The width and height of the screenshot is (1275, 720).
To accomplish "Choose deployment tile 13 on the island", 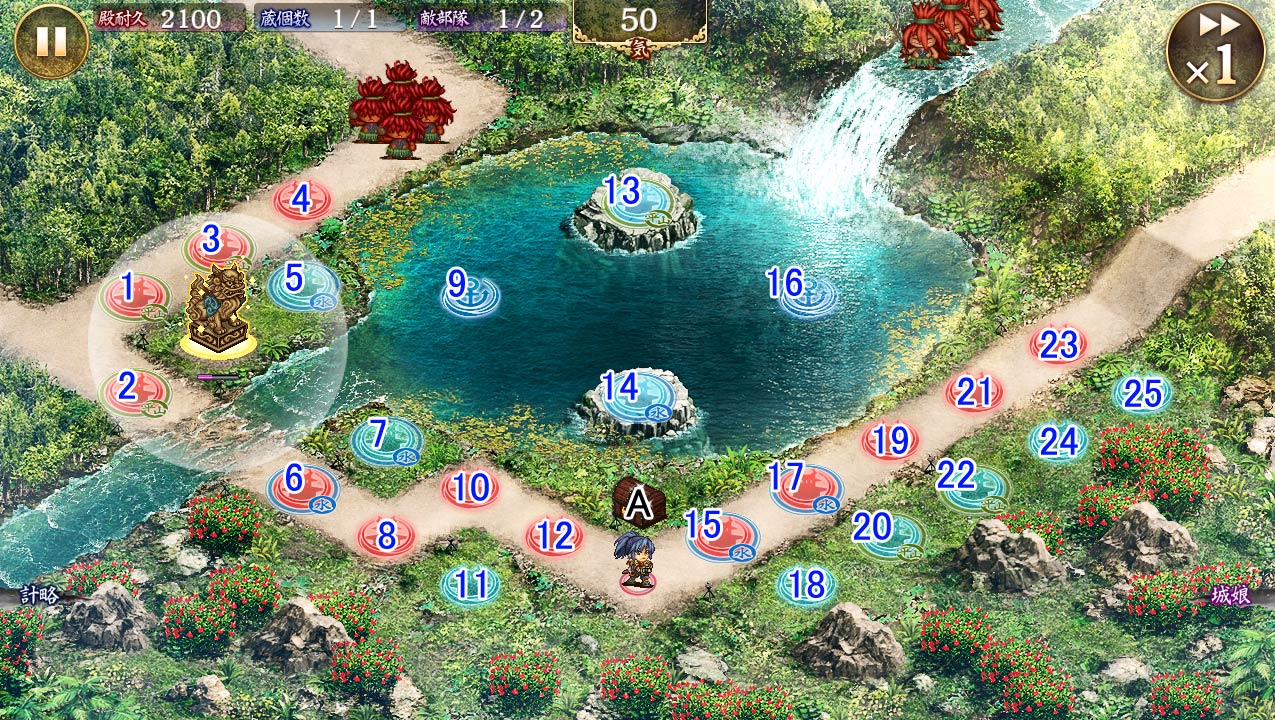I will [x=624, y=193].
